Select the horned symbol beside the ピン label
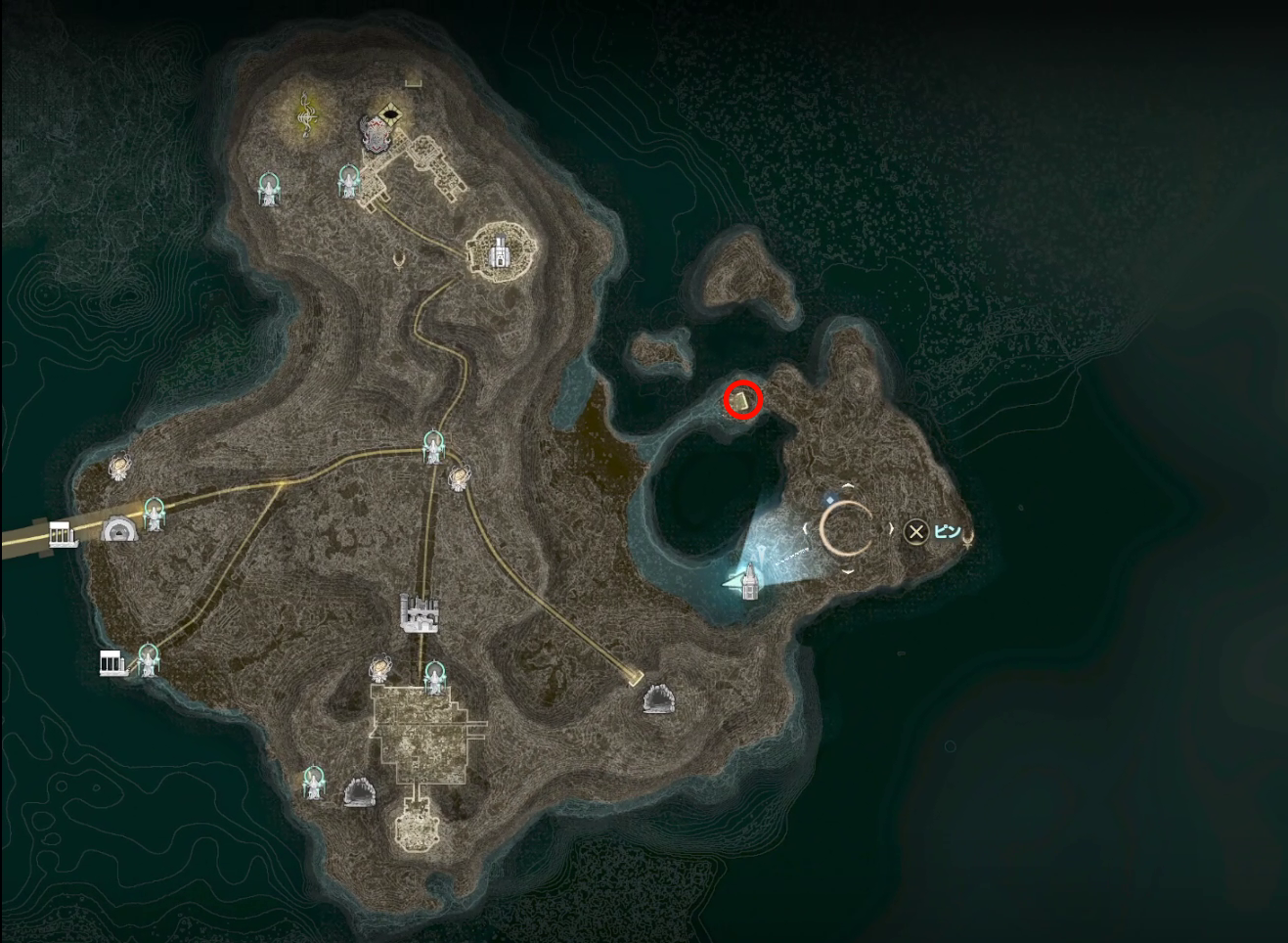1288x943 pixels. click(x=967, y=536)
